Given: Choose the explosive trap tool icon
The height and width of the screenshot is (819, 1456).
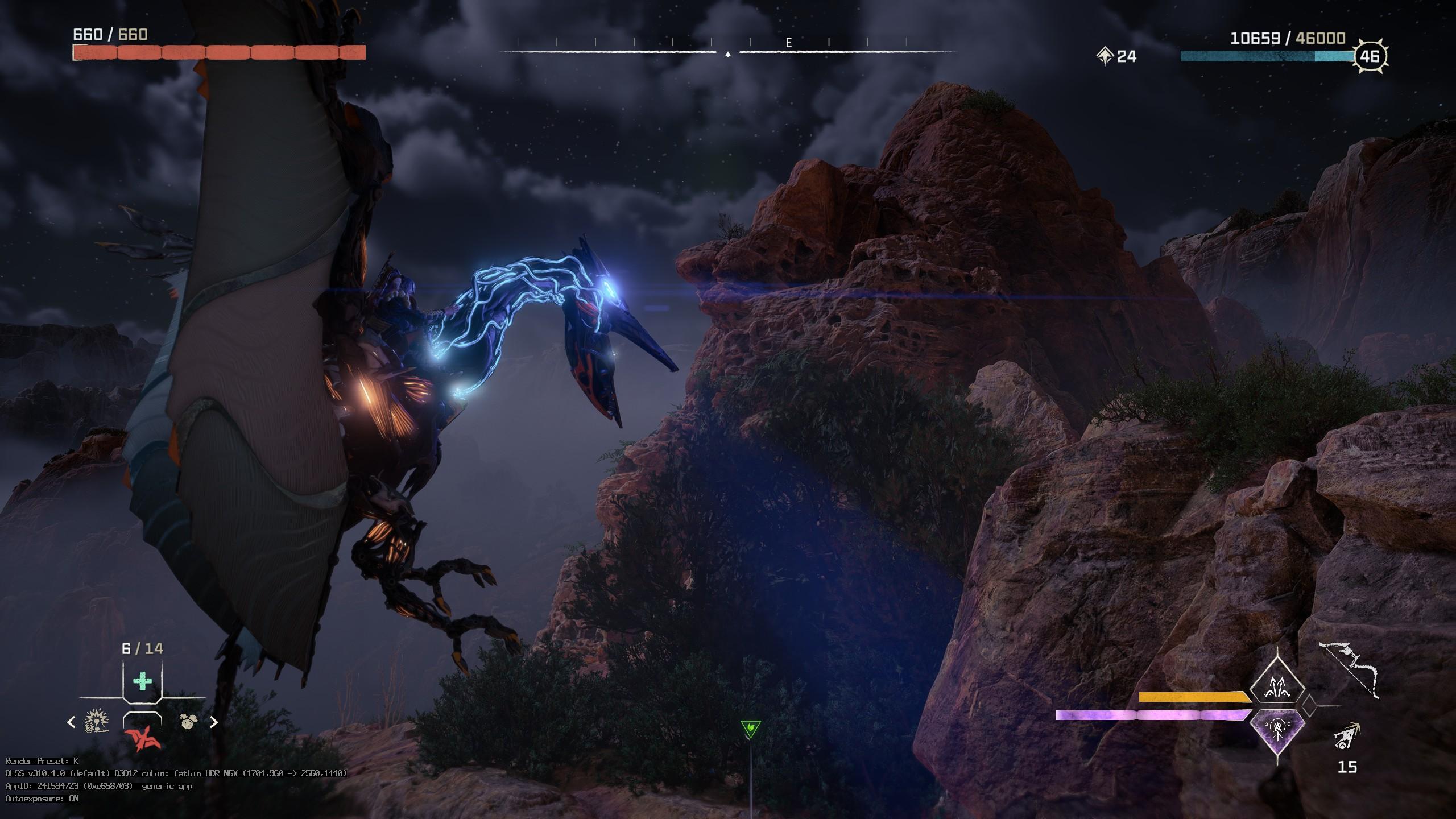Looking at the screenshot, I should pos(97,722).
